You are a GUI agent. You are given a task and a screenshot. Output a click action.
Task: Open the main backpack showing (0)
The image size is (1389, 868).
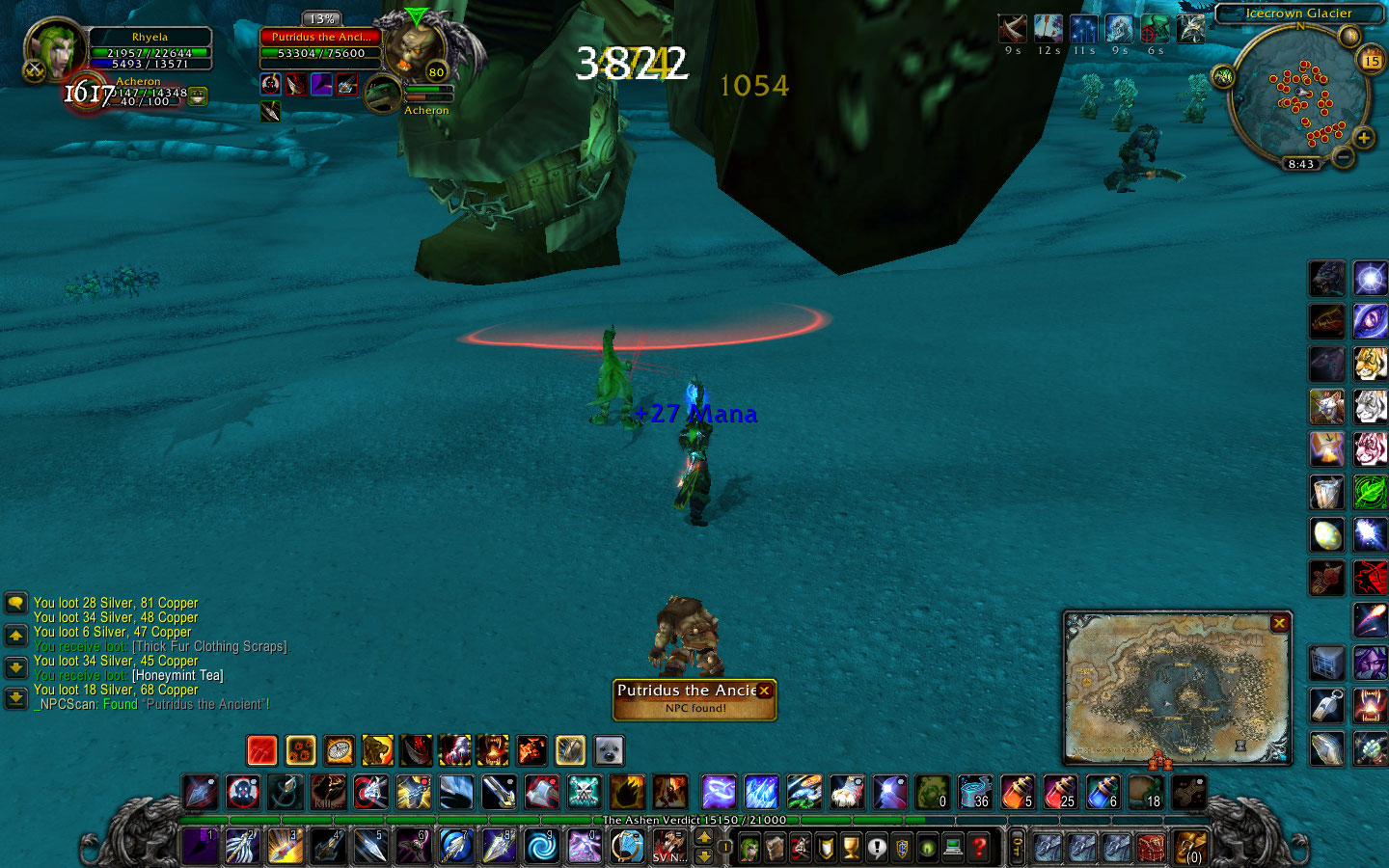(x=1192, y=848)
